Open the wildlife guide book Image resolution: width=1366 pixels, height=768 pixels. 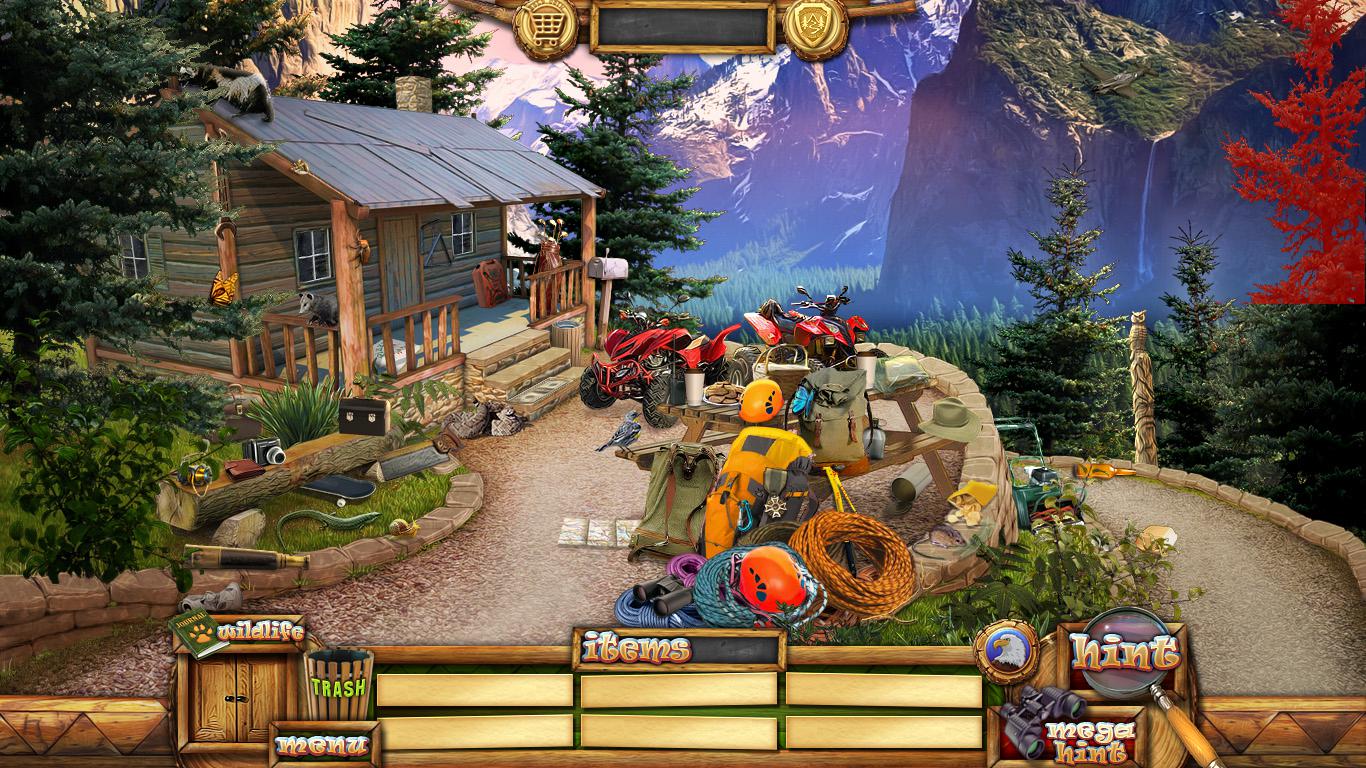(x=198, y=632)
